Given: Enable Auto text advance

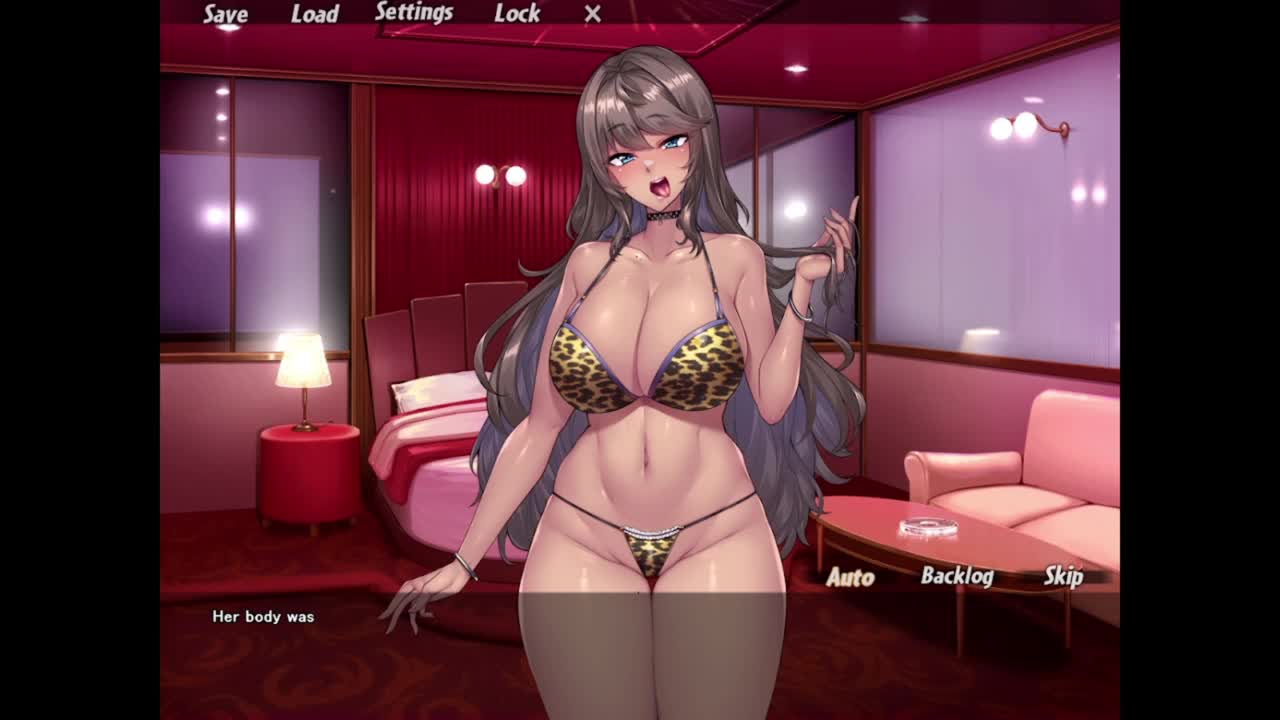Looking at the screenshot, I should coord(850,577).
